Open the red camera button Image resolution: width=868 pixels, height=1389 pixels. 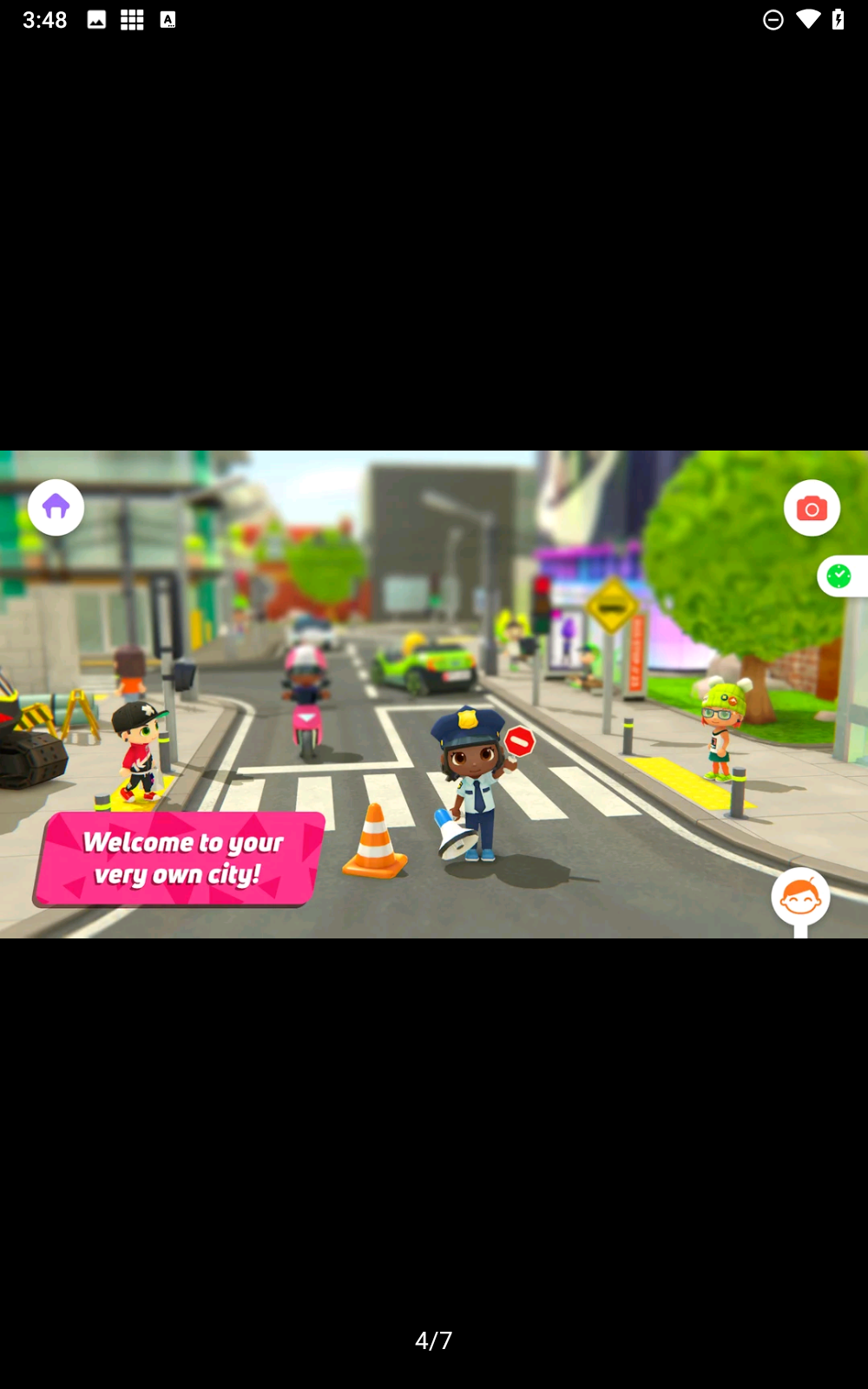click(x=812, y=508)
